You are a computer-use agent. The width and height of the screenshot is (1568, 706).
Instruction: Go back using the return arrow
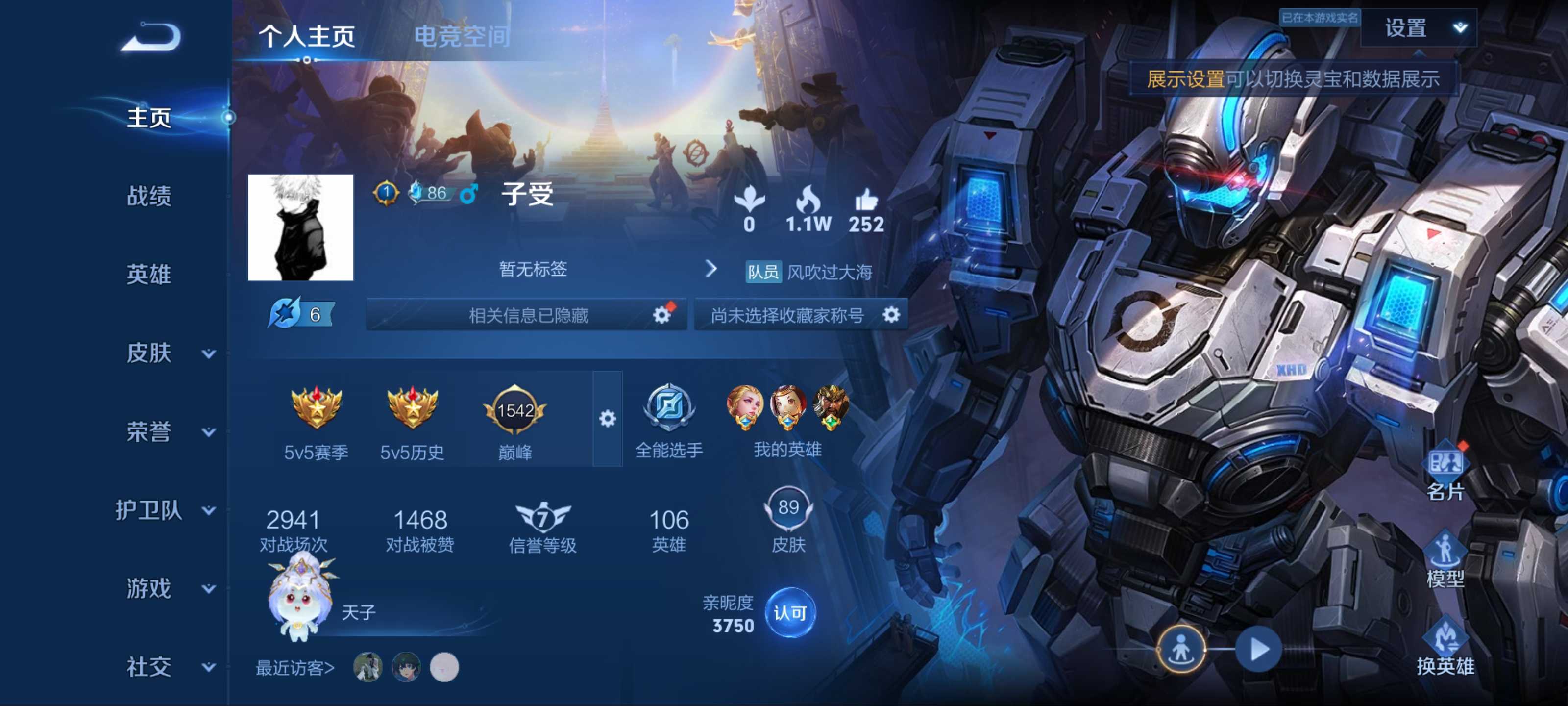point(151,37)
